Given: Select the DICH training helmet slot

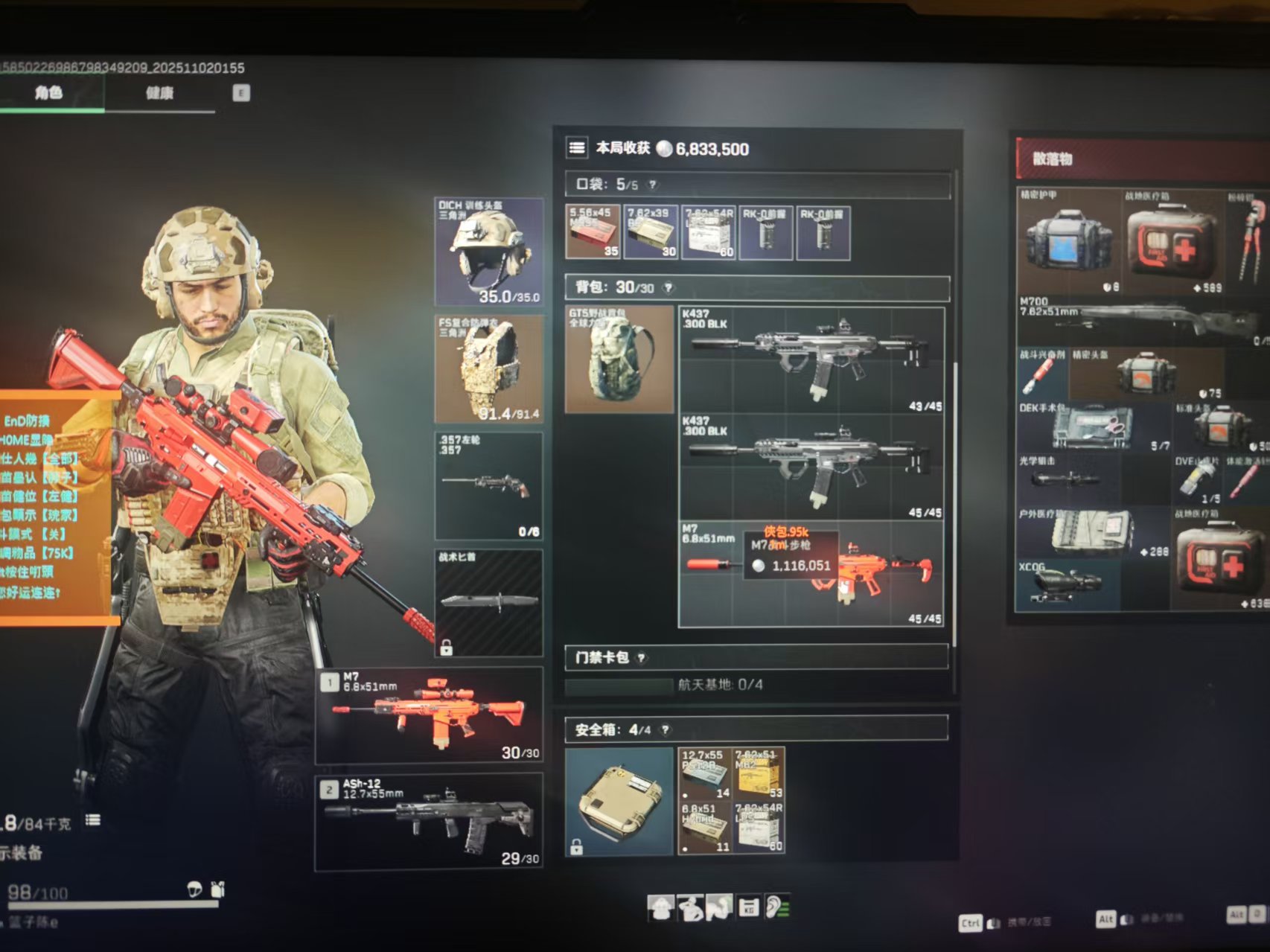Looking at the screenshot, I should (x=488, y=252).
